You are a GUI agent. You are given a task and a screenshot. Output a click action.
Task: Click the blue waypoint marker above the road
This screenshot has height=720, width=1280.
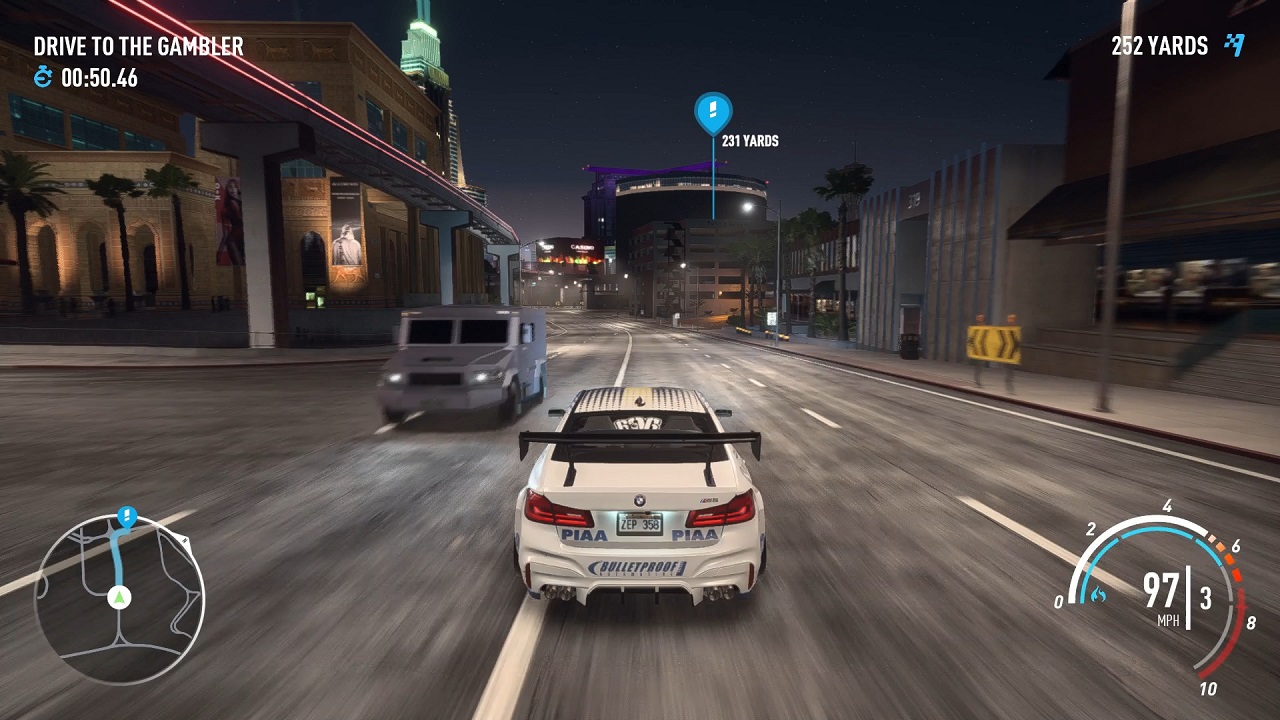click(713, 111)
